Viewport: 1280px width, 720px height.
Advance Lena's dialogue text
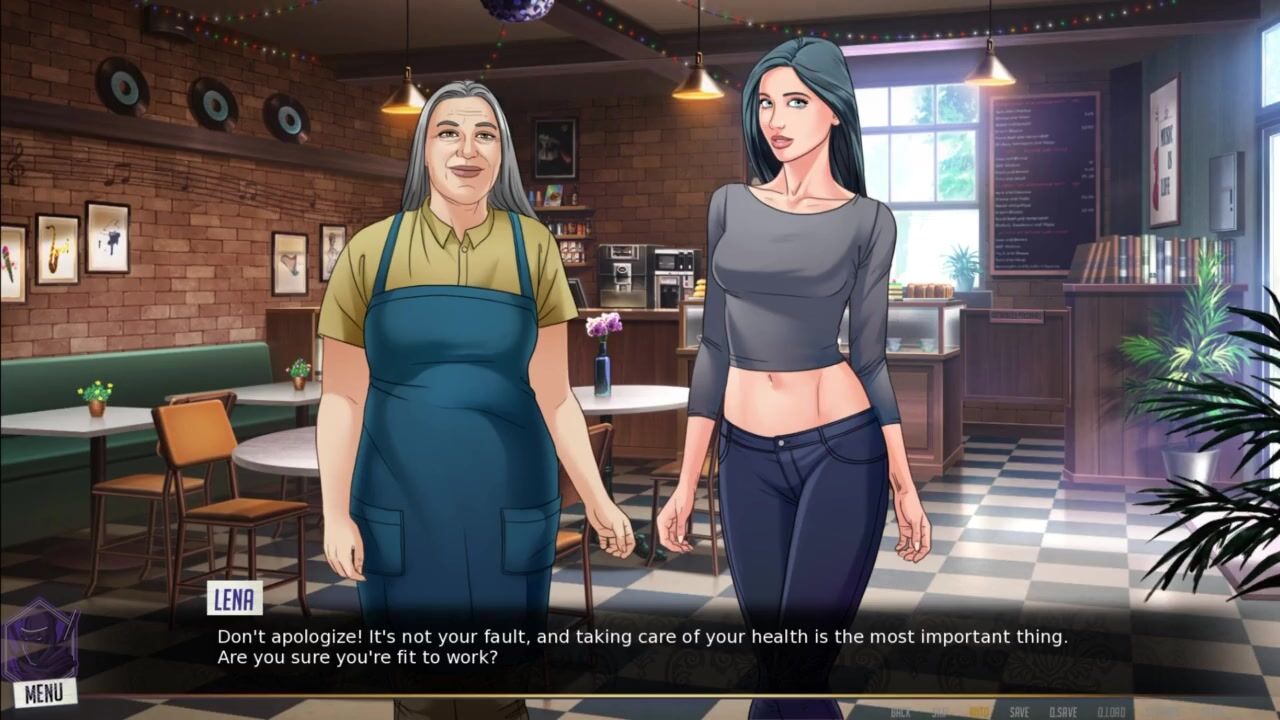(x=640, y=646)
